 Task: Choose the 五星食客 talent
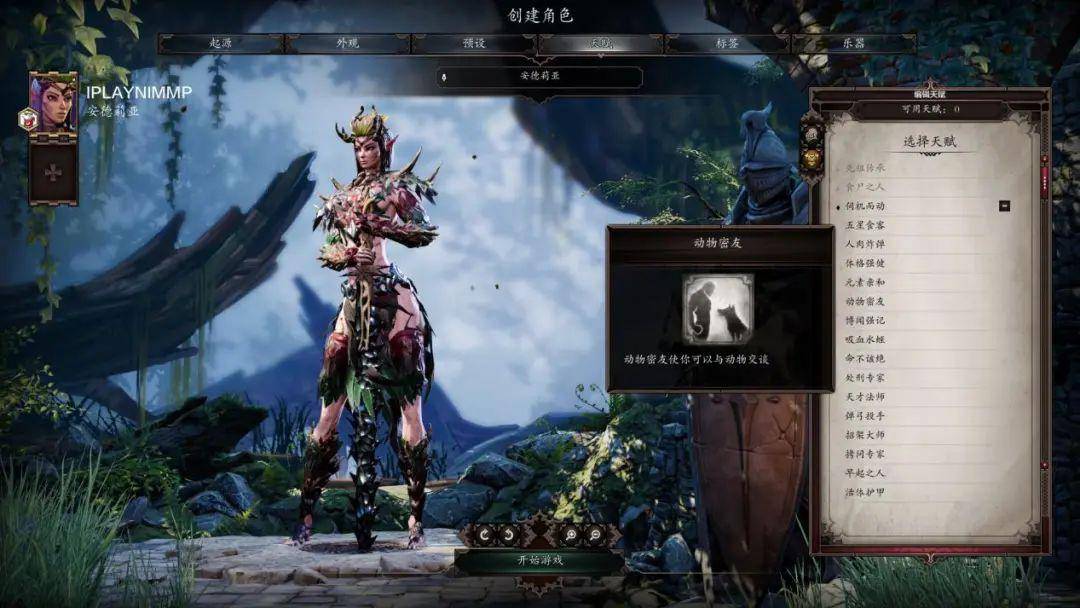(x=865, y=225)
